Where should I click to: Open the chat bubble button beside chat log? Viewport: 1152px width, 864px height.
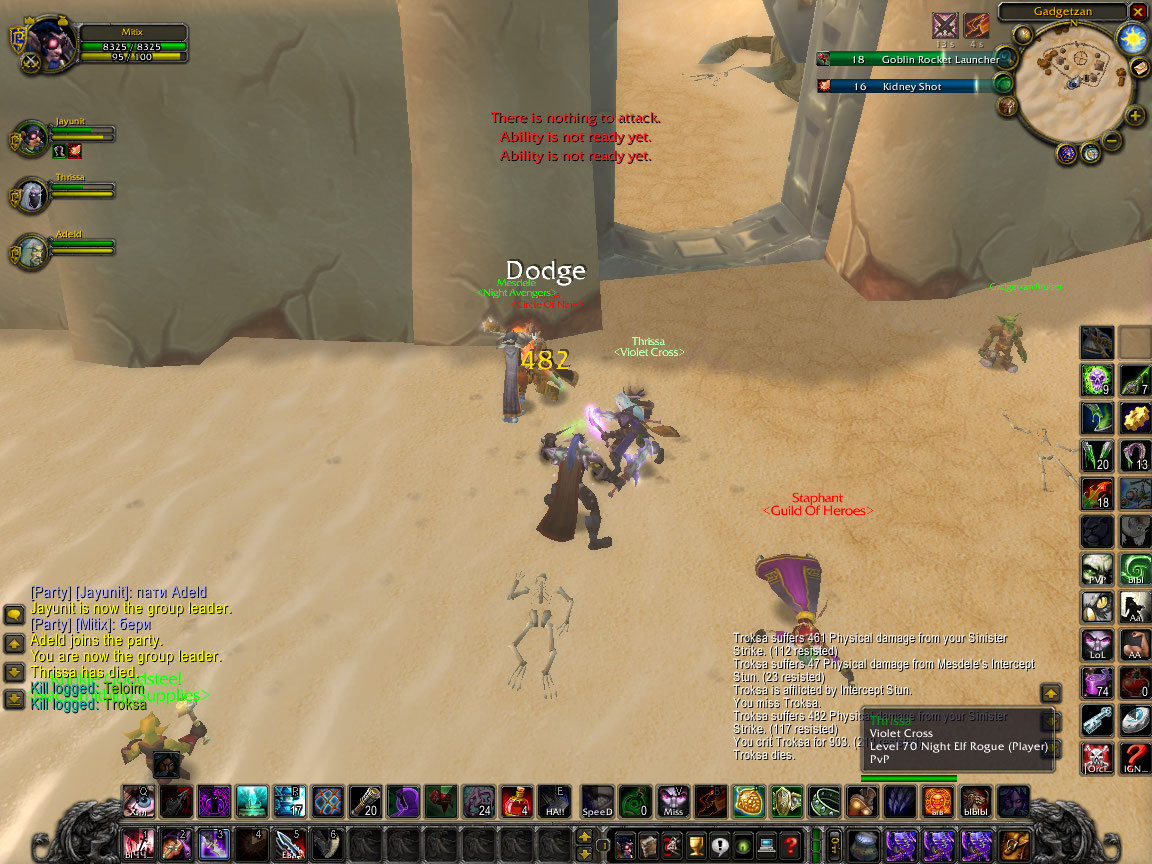(x=15, y=615)
